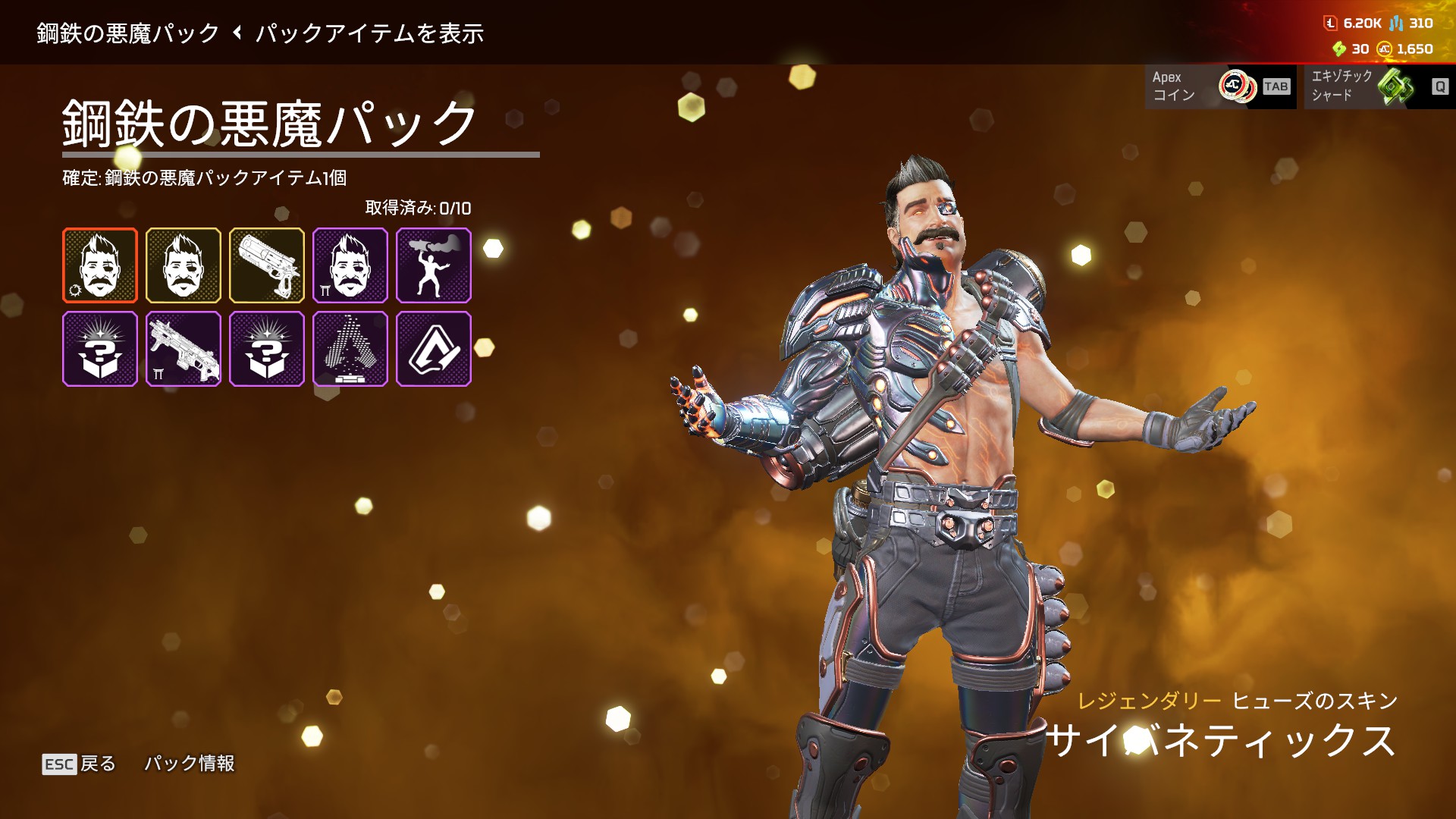Select the epic rifle weapon skin tile
The image size is (1456, 819).
click(184, 349)
